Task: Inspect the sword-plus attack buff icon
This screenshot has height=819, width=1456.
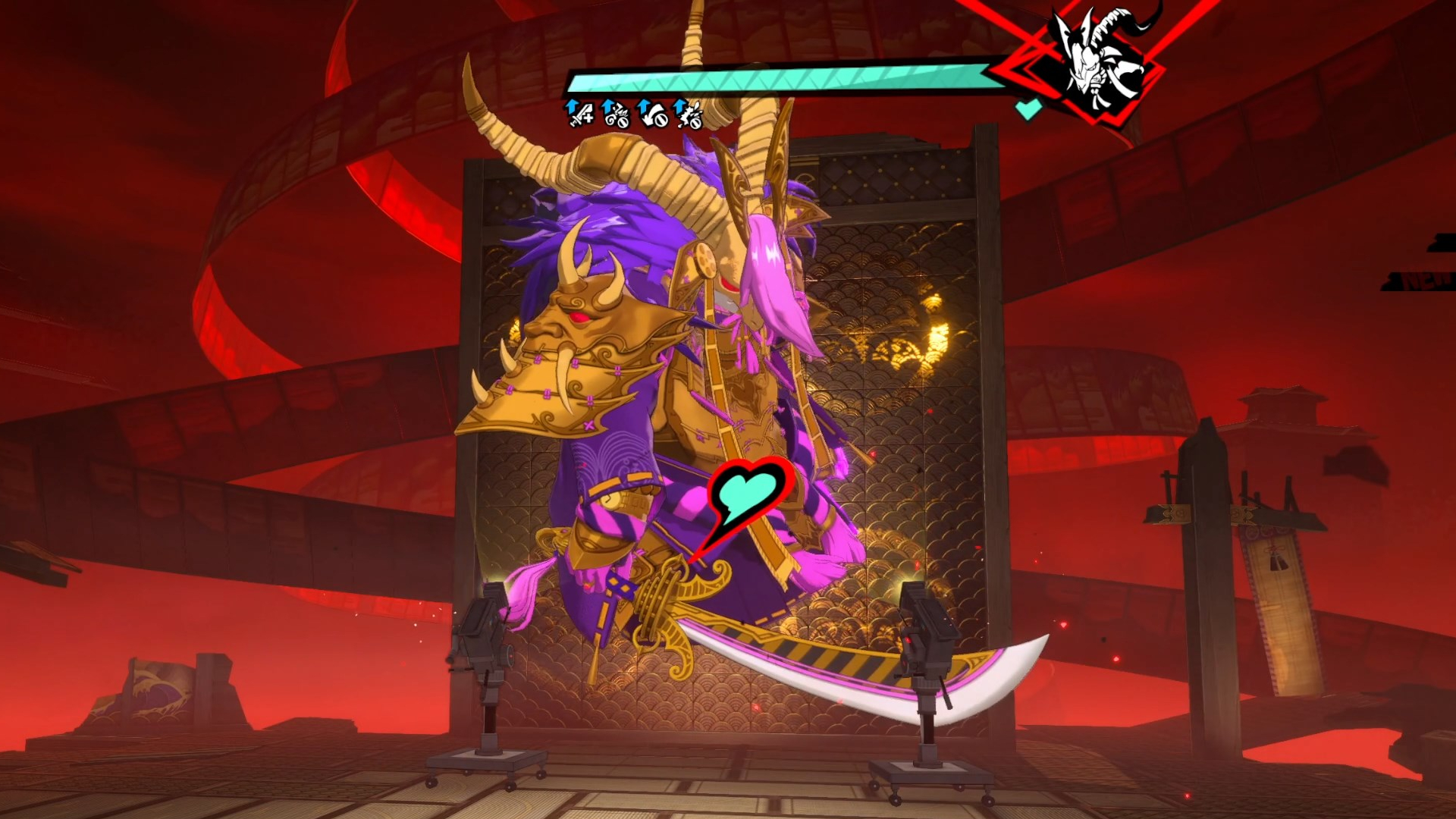Action: tap(580, 114)
